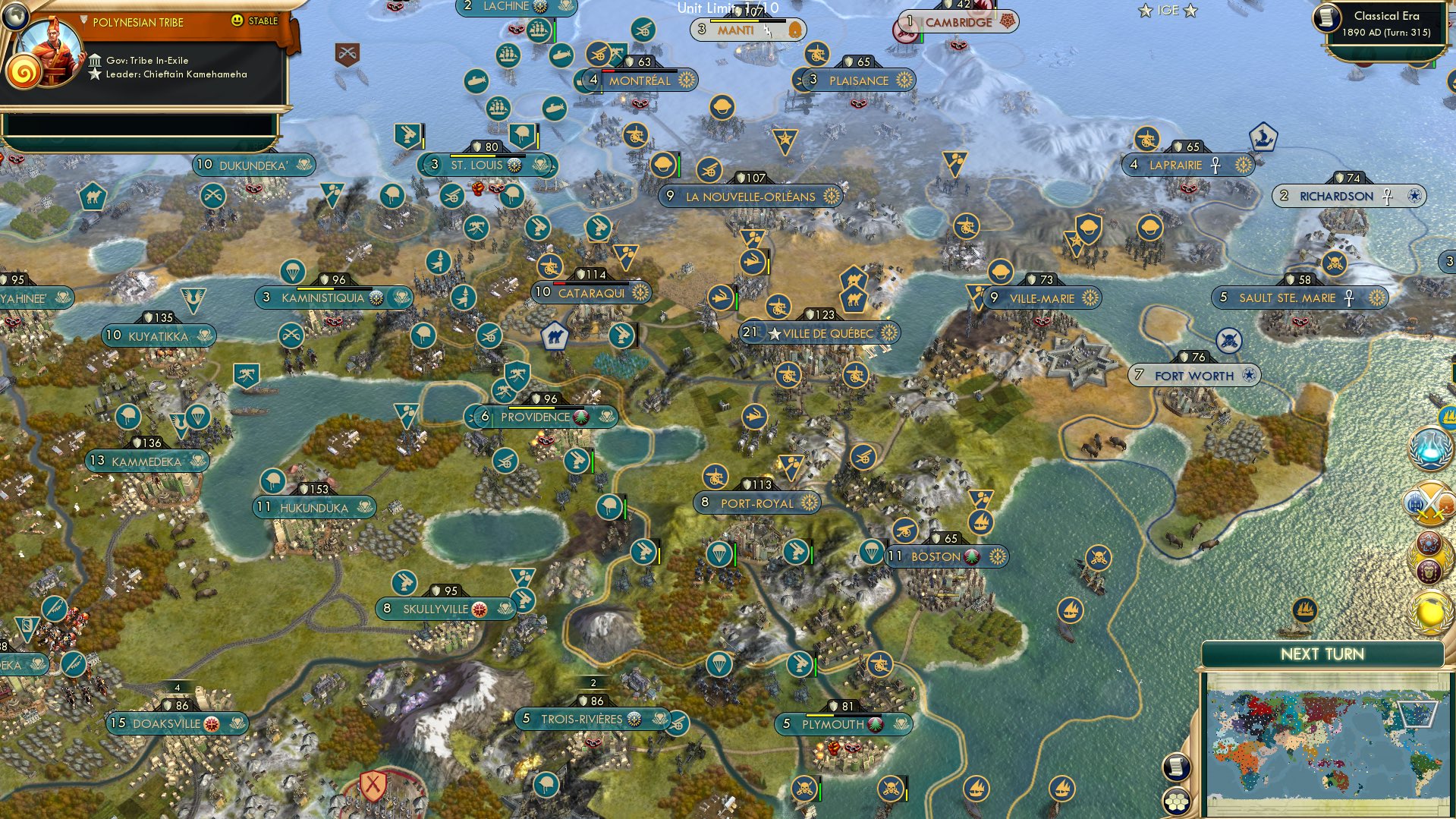
Task: Click Plymouth's yellow production progress bar
Action: tap(820, 715)
